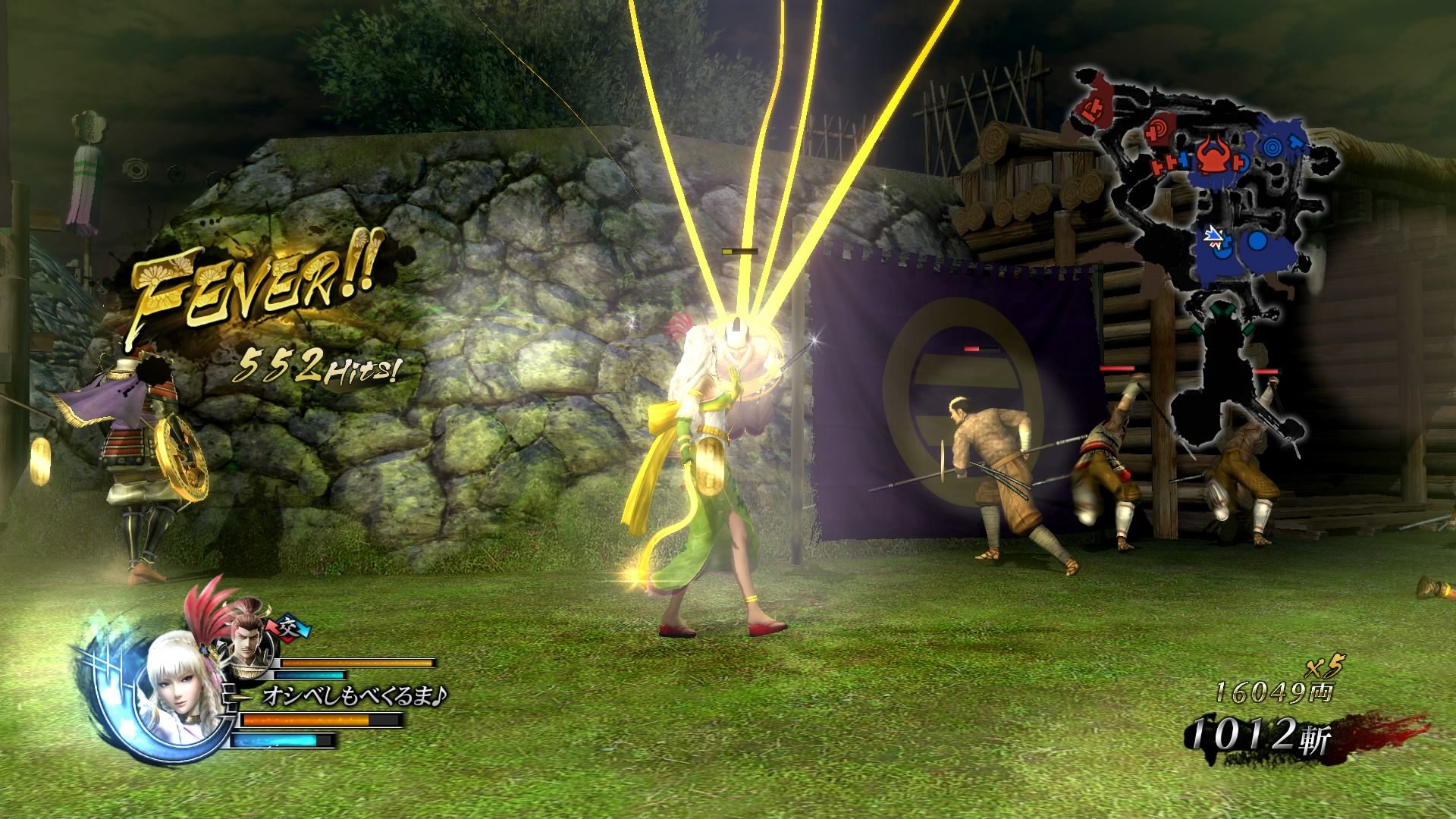Viewport: 1456px width, 819px height.
Task: Click the red horned helmet boss marker
Action: 1213,152
